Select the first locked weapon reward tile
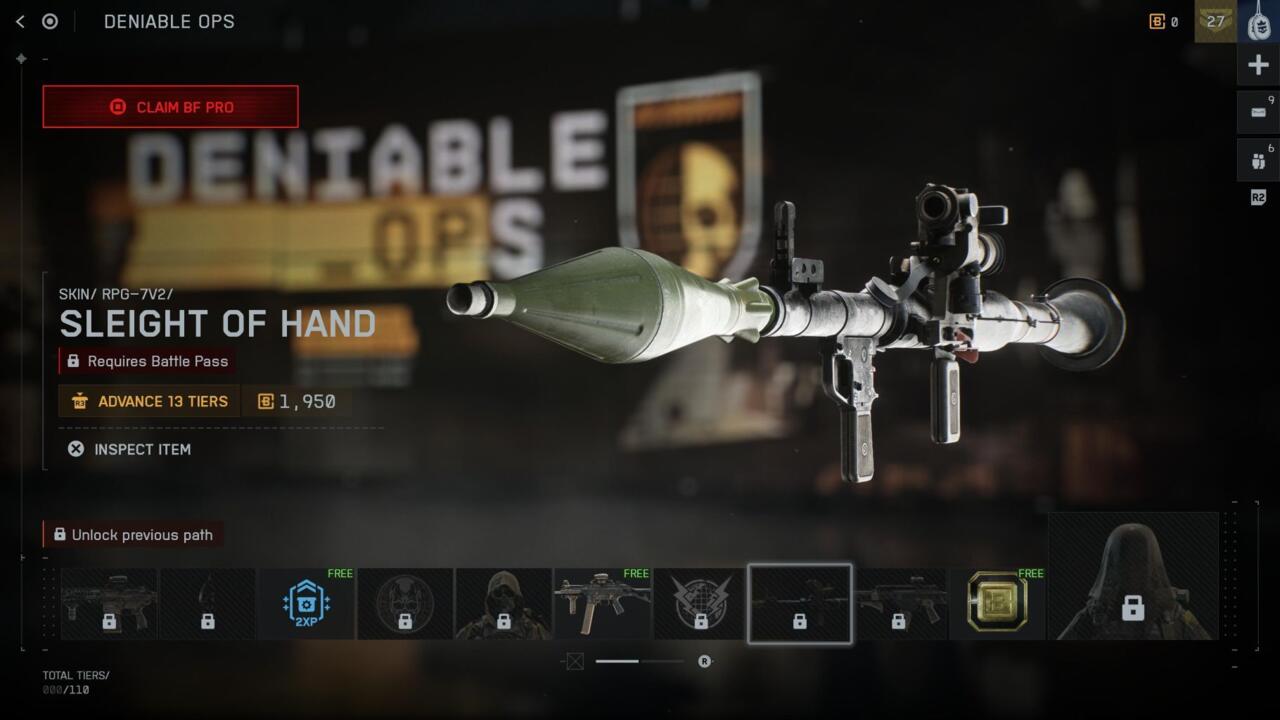This screenshot has height=720, width=1280. tap(109, 603)
